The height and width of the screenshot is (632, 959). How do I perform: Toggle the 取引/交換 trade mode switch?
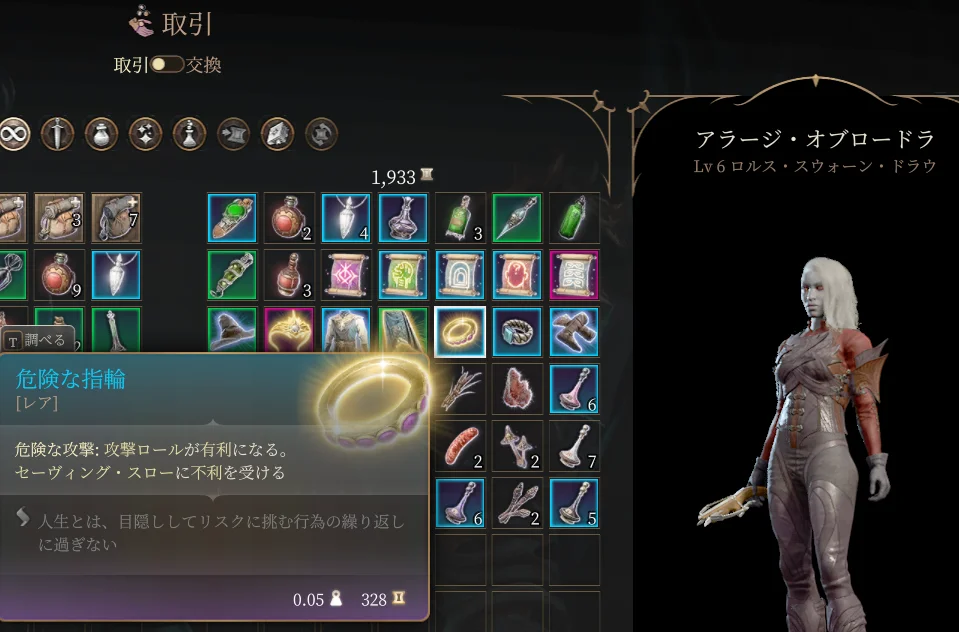coord(167,65)
